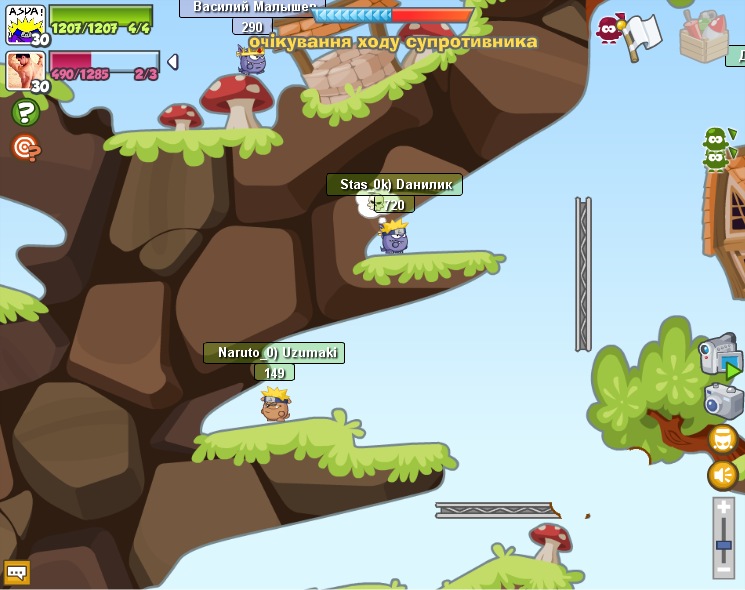745x590 pixels.
Task: Click the green stacked team members icon
Action: (x=715, y=148)
